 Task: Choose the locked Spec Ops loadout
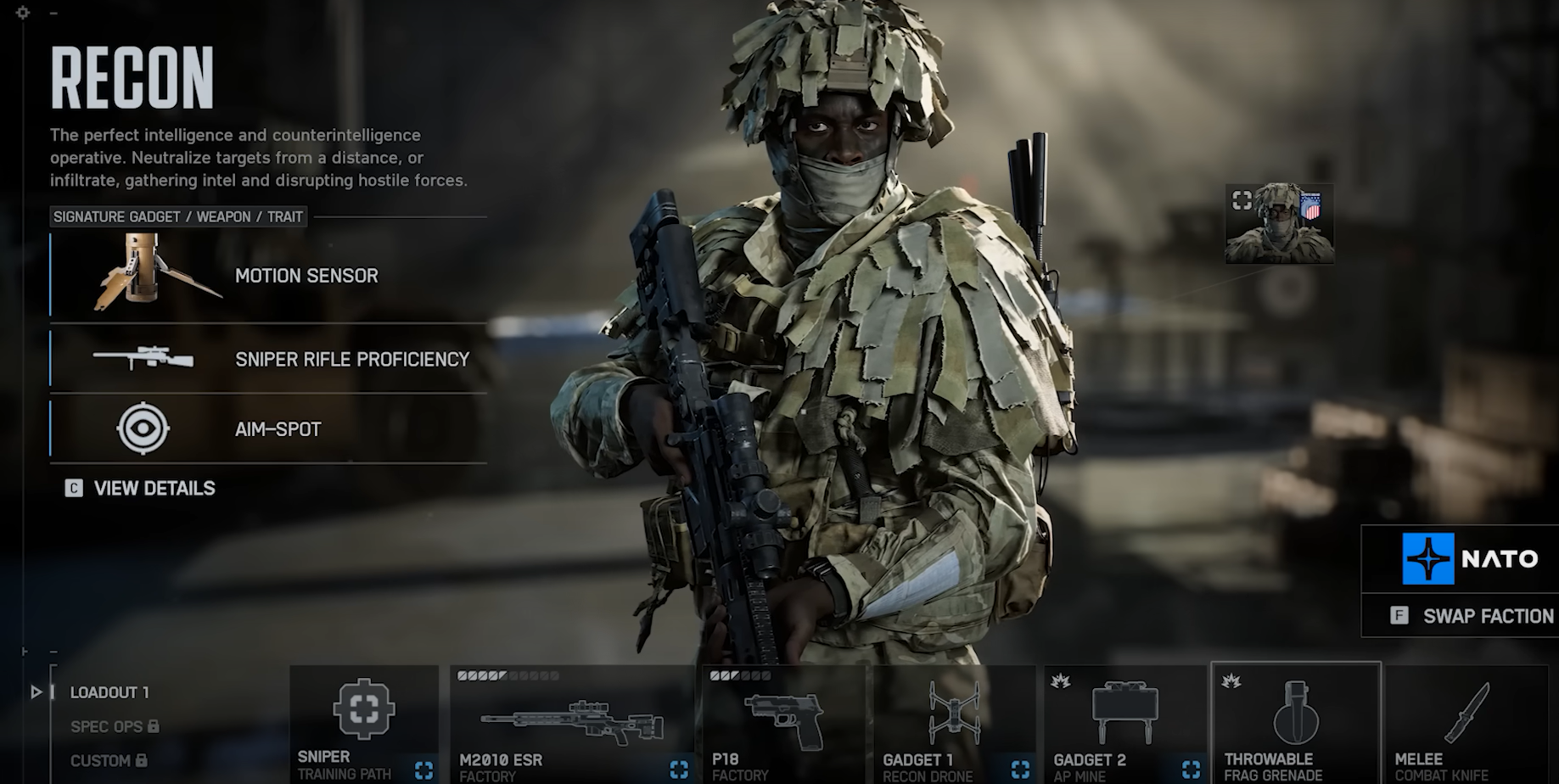coord(114,727)
